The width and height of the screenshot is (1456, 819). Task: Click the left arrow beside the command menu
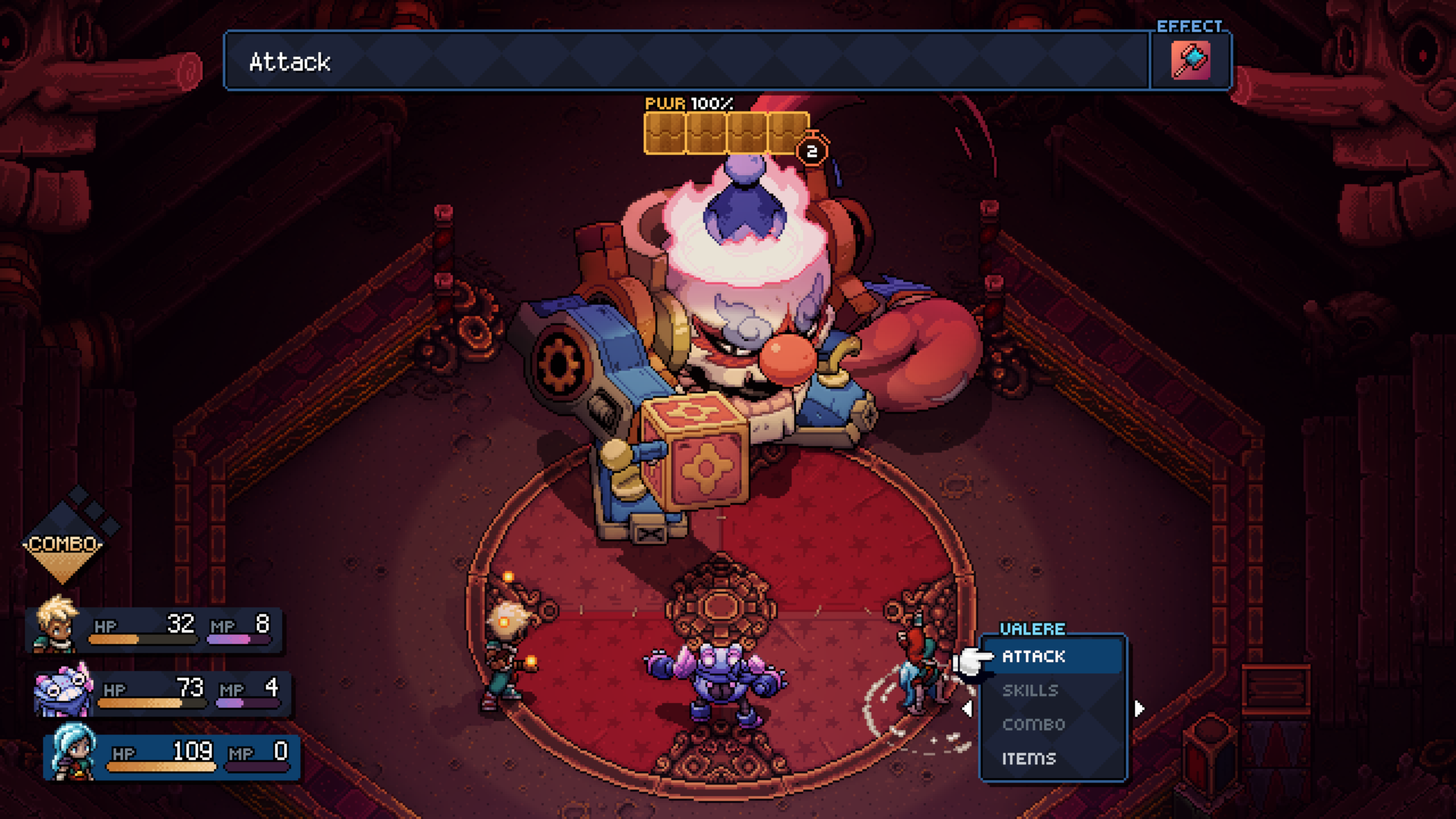(966, 709)
